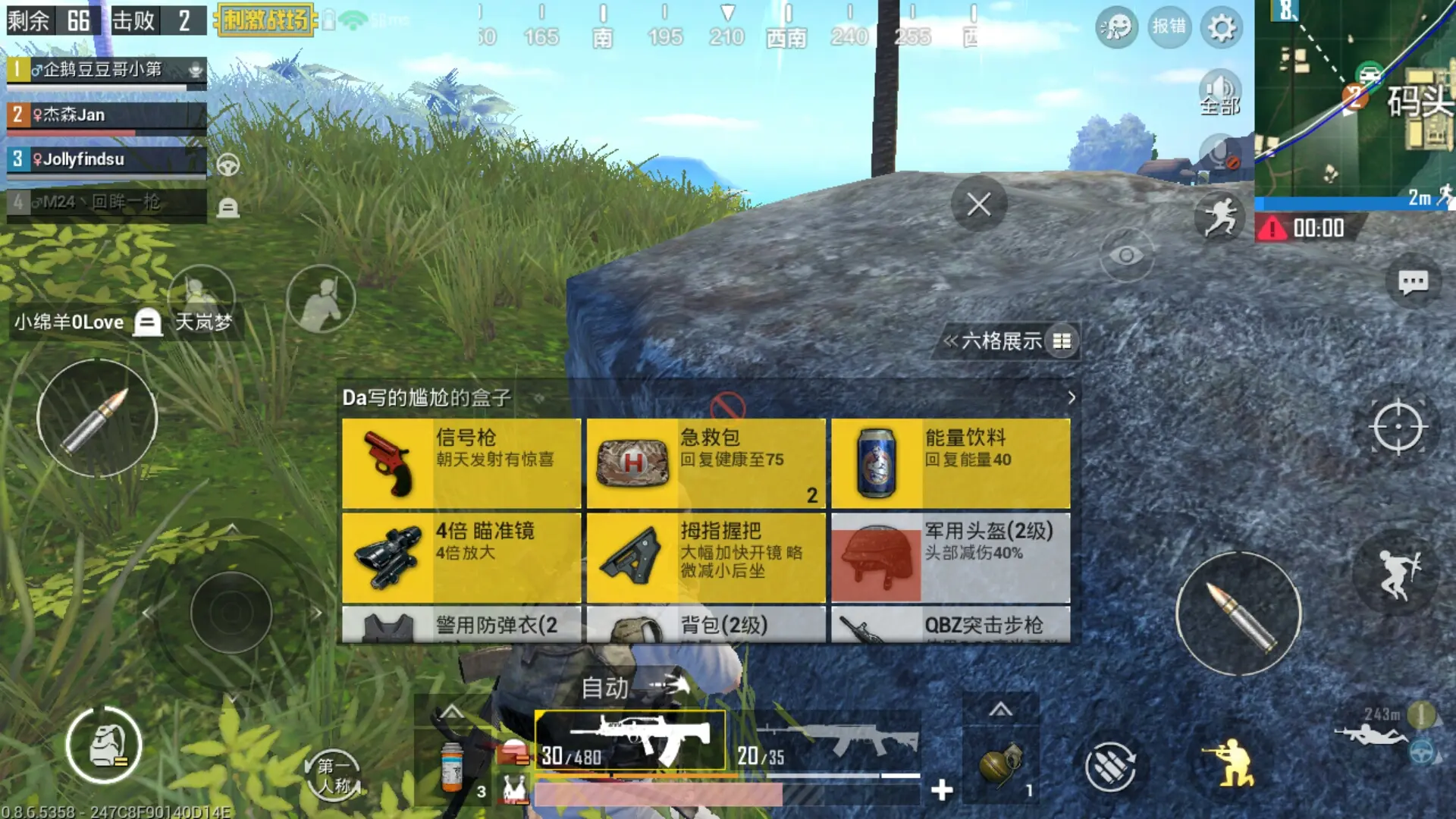Open the quick chat message bubble
Screen dimensions: 1456x819
click(1412, 283)
